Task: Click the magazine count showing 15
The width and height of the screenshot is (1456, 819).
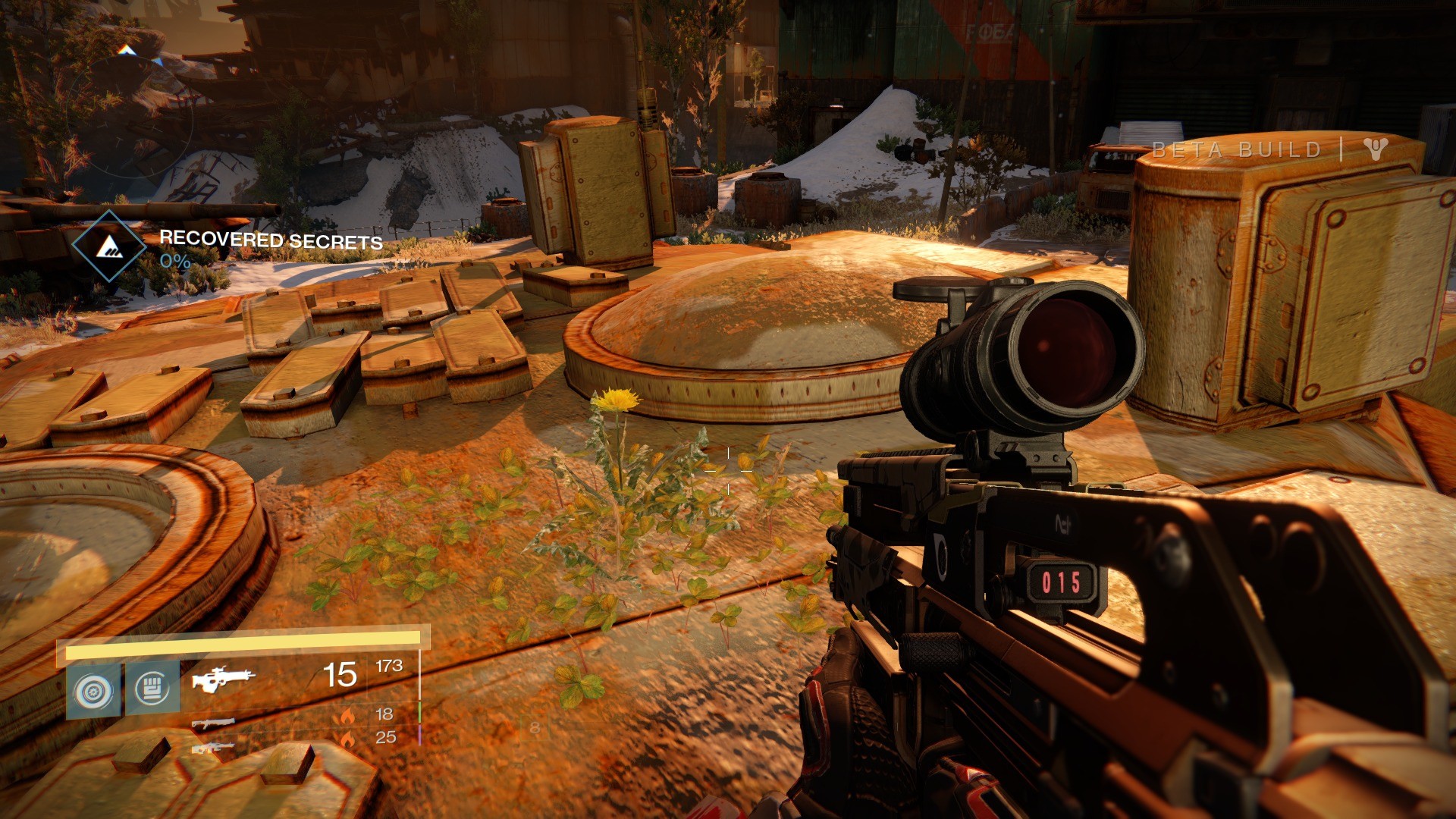Action: (341, 674)
